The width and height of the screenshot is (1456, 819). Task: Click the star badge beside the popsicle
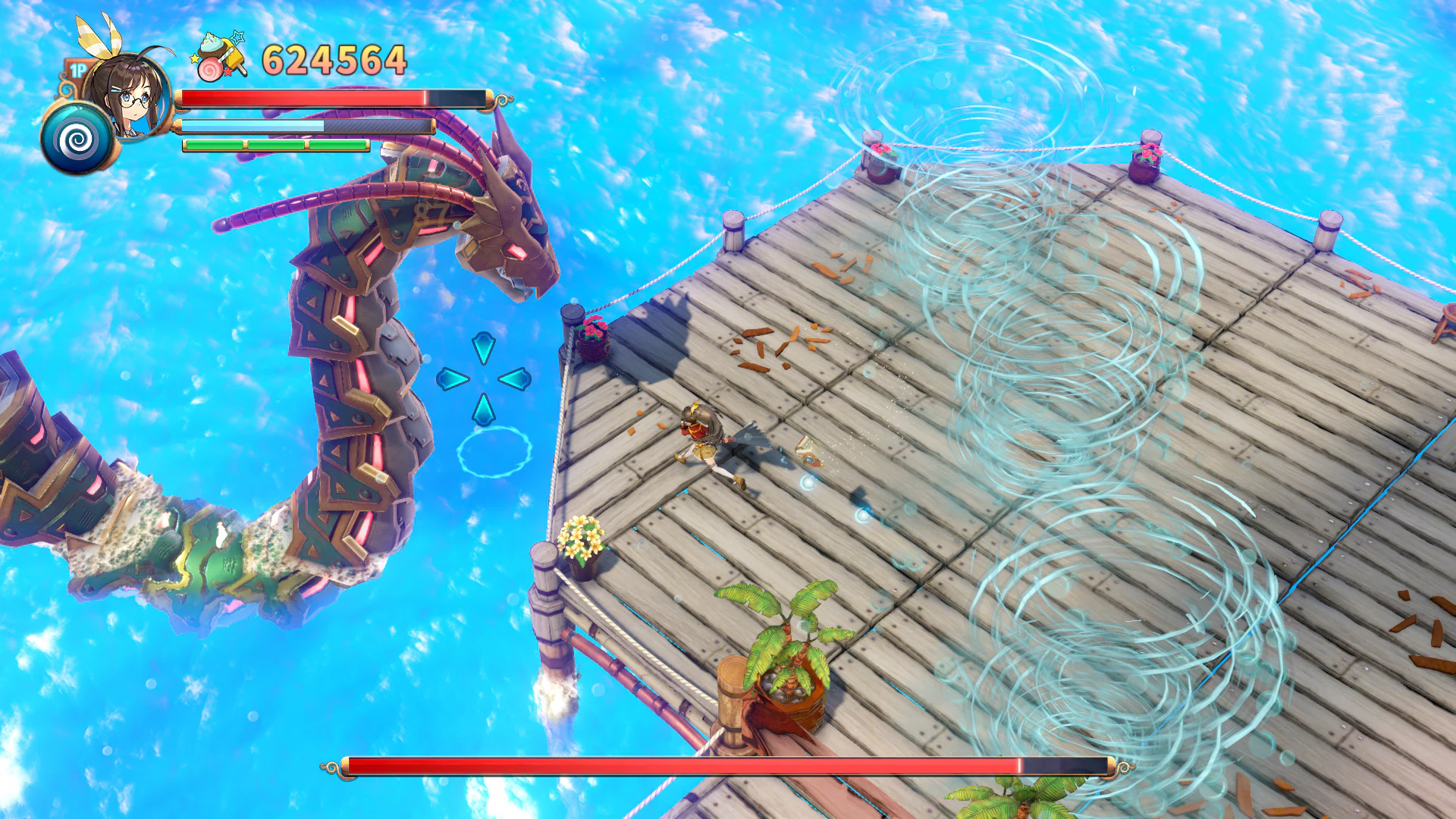click(x=237, y=36)
